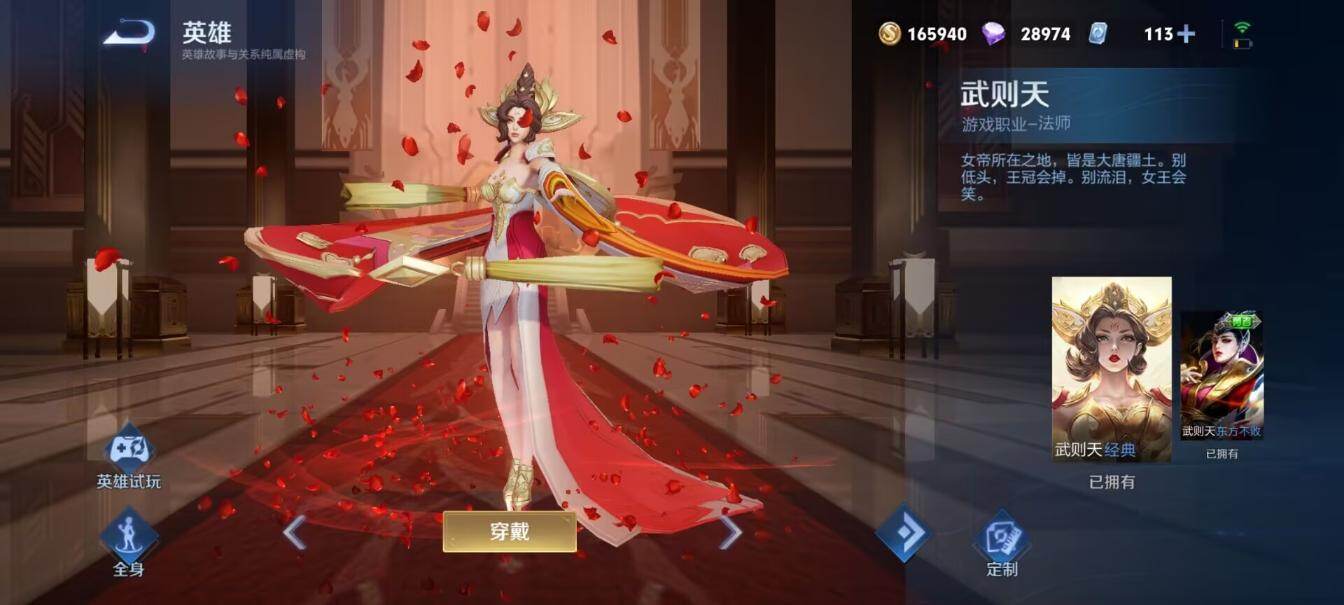Show the next hero with right arrow
Viewport: 1344px width, 605px height.
(x=730, y=532)
